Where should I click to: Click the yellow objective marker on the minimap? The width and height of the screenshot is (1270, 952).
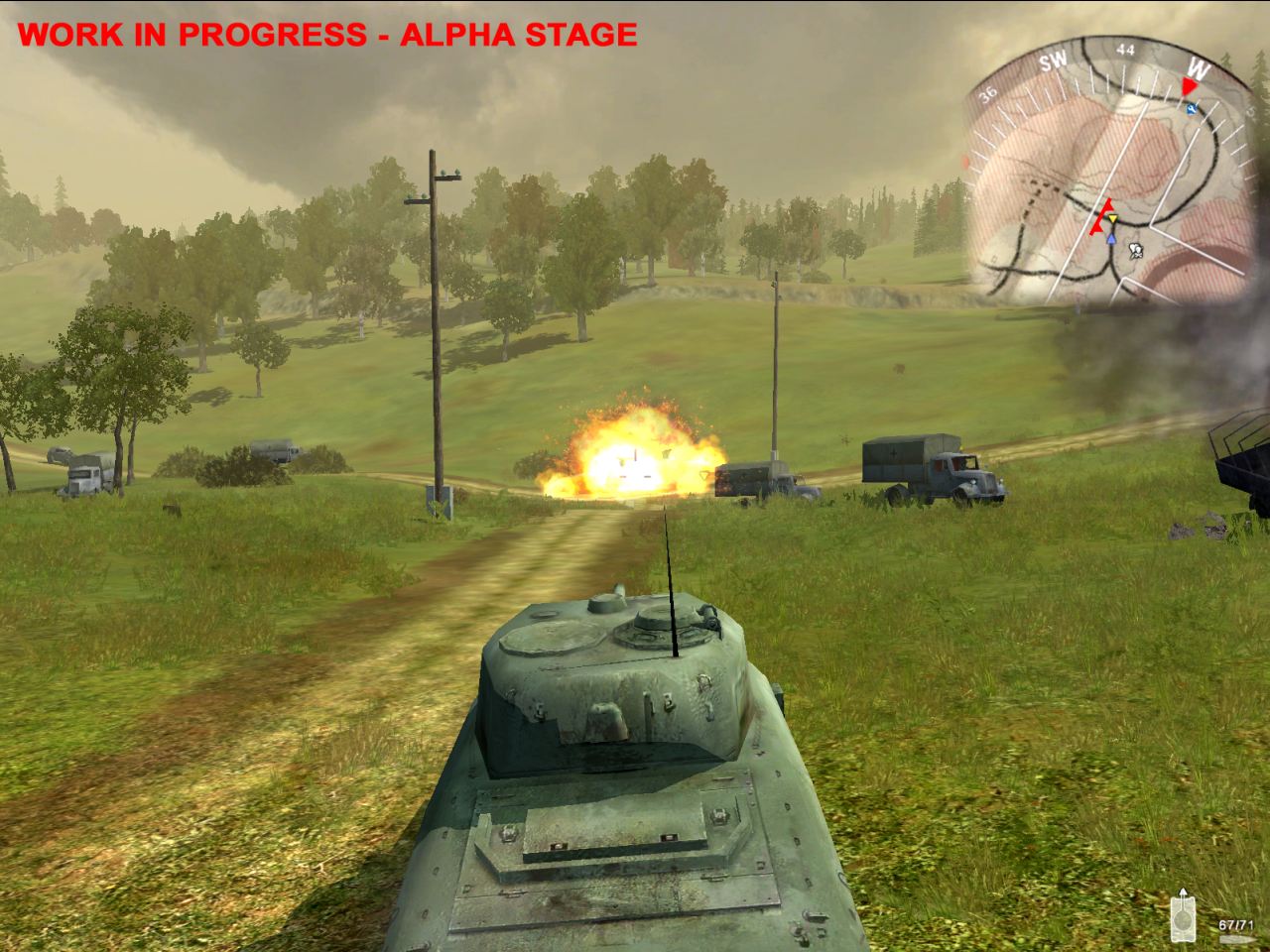click(1113, 218)
